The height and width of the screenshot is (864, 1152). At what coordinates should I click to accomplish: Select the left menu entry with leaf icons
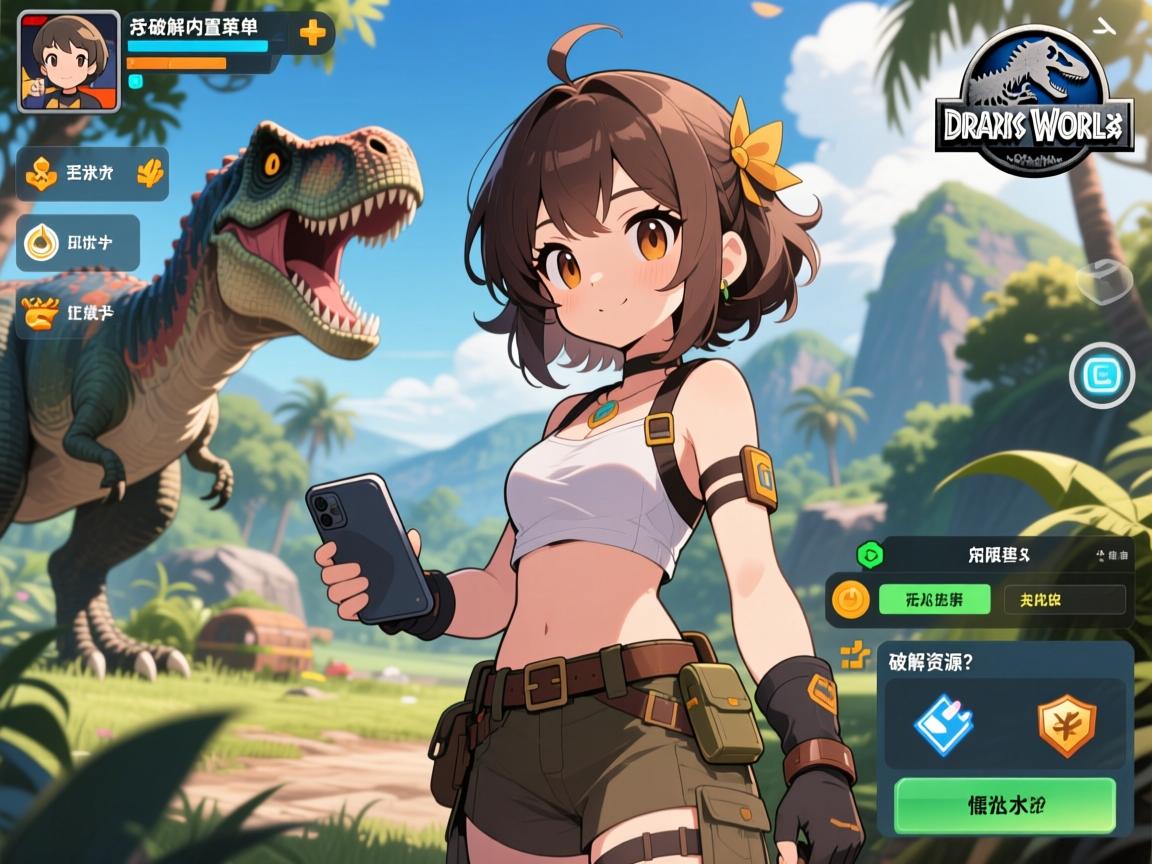(93, 174)
